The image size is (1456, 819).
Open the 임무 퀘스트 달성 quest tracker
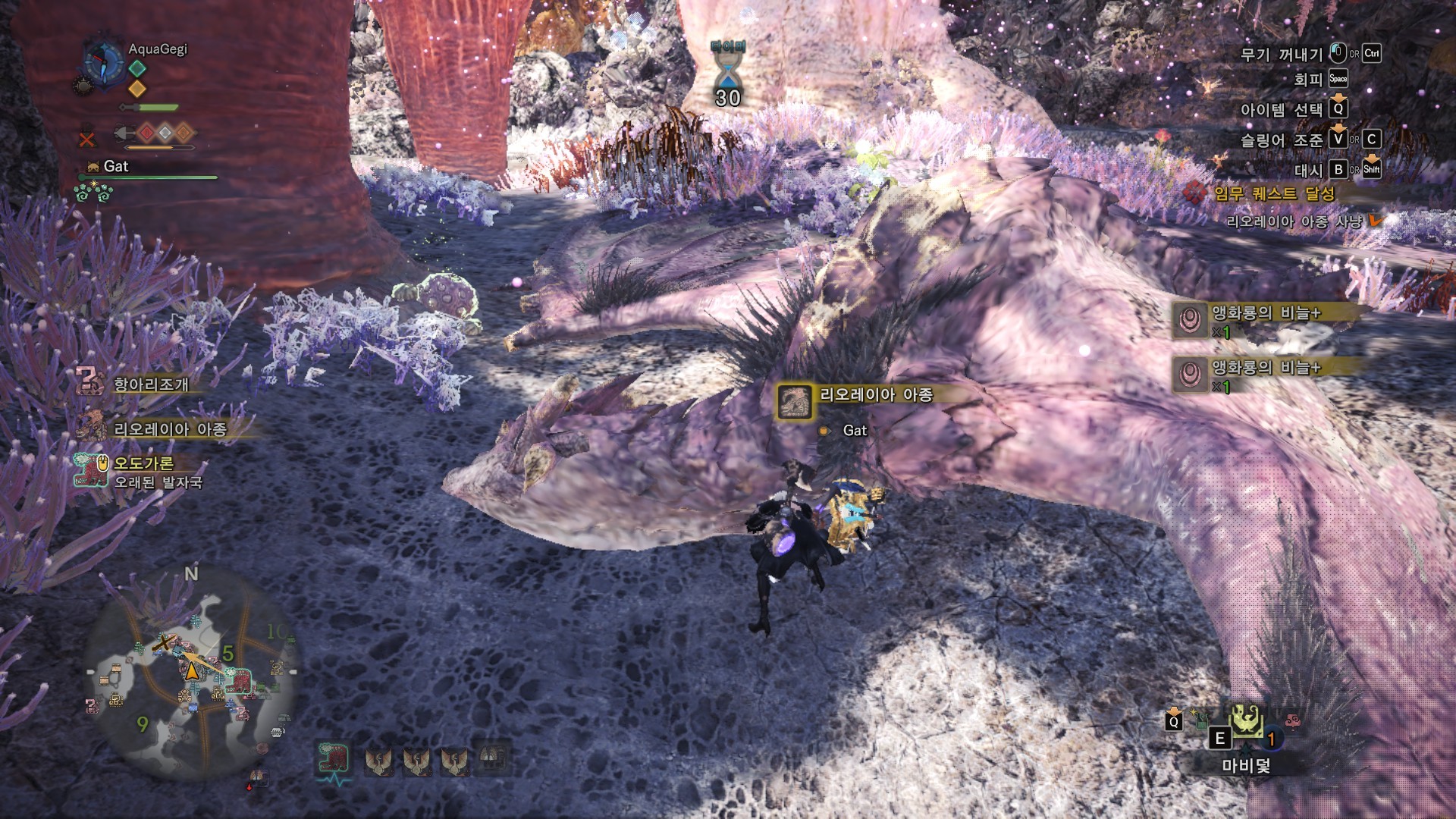pos(1274,193)
